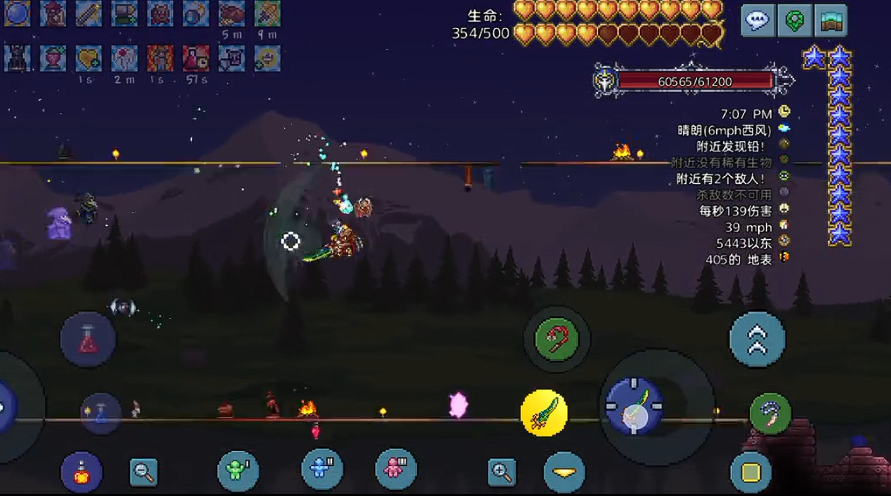Use the sickle quick-item button
The height and width of the screenshot is (496, 891).
[770, 413]
